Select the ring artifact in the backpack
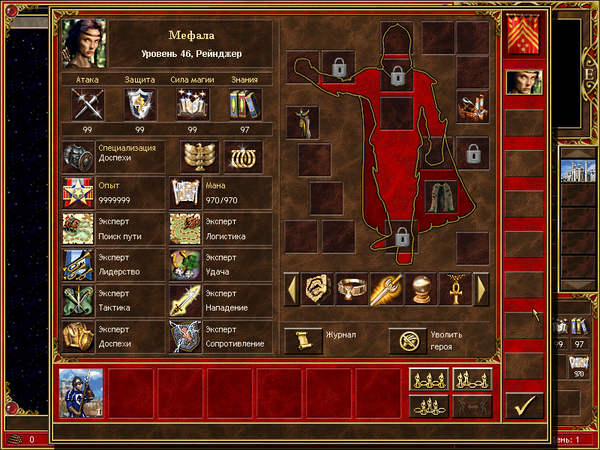 [x=351, y=289]
